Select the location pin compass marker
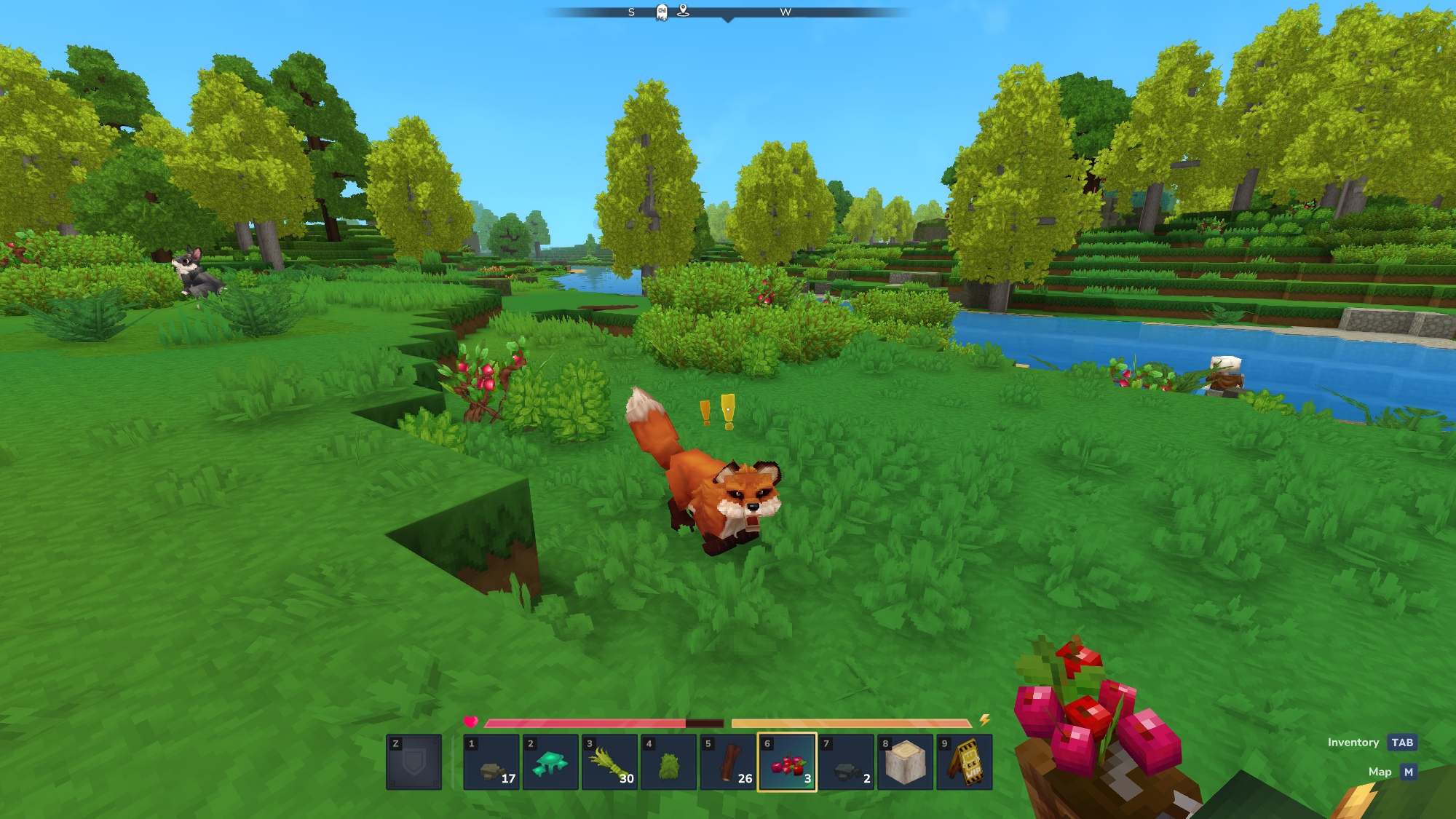Screen dimensions: 1456x819 (683, 10)
